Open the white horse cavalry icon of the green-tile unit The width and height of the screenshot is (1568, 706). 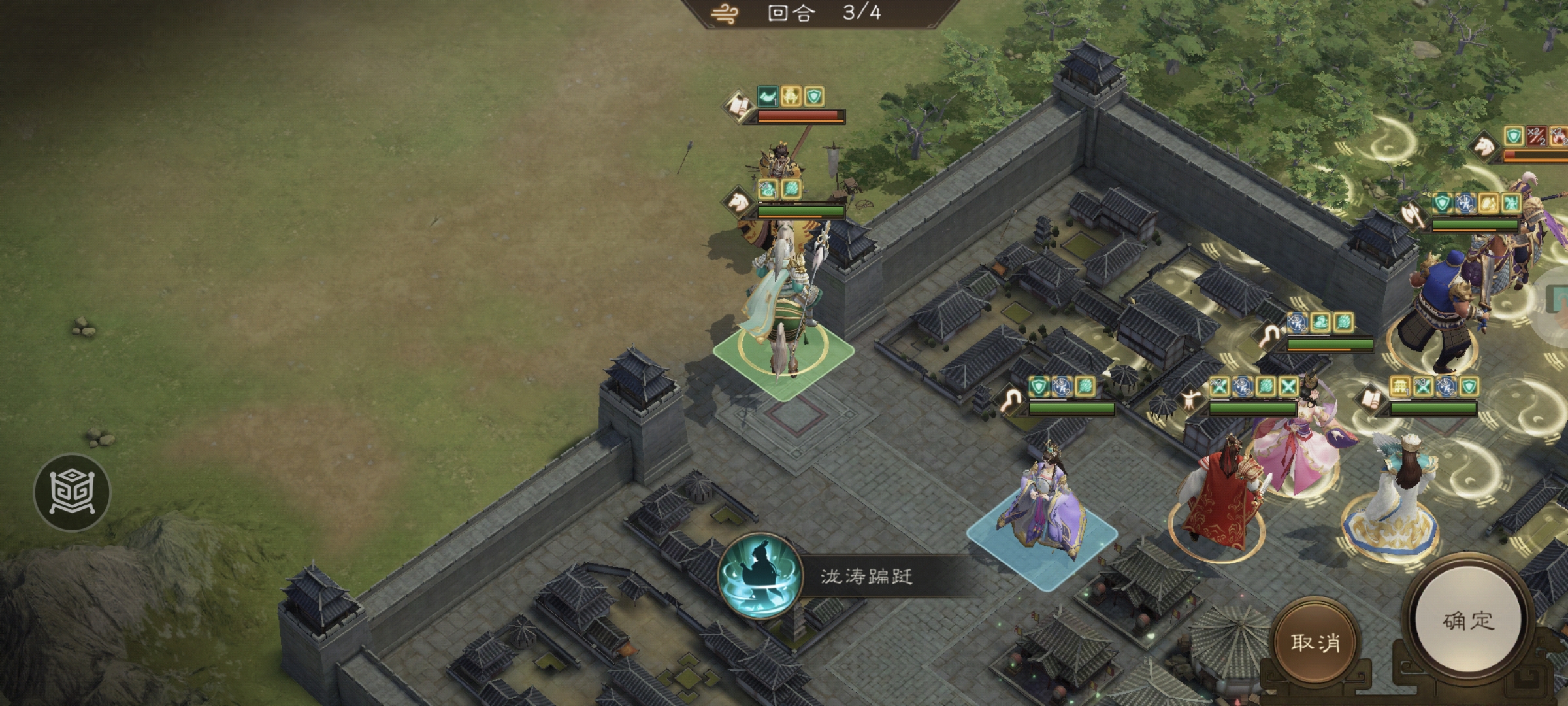739,201
